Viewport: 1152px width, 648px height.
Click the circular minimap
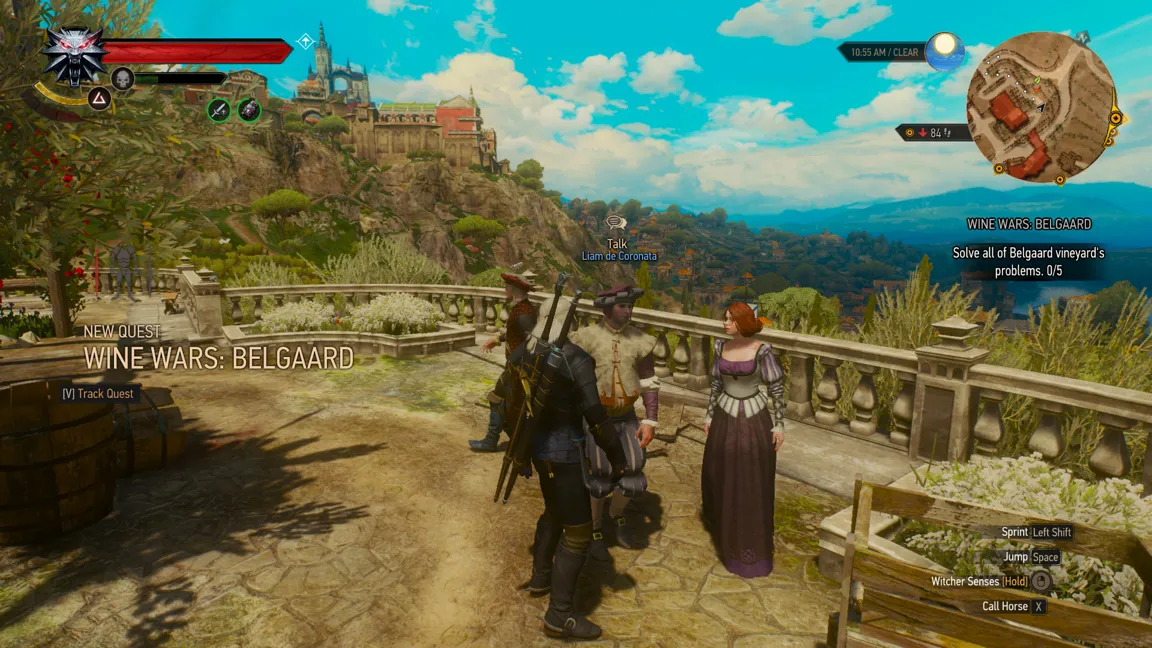tap(1040, 105)
